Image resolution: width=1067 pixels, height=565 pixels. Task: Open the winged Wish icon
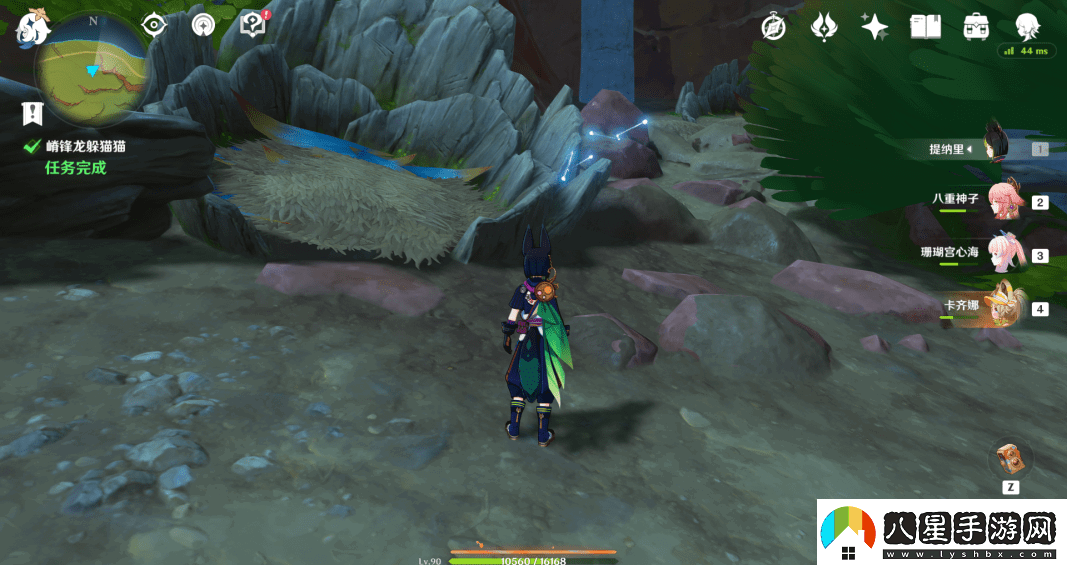[824, 27]
